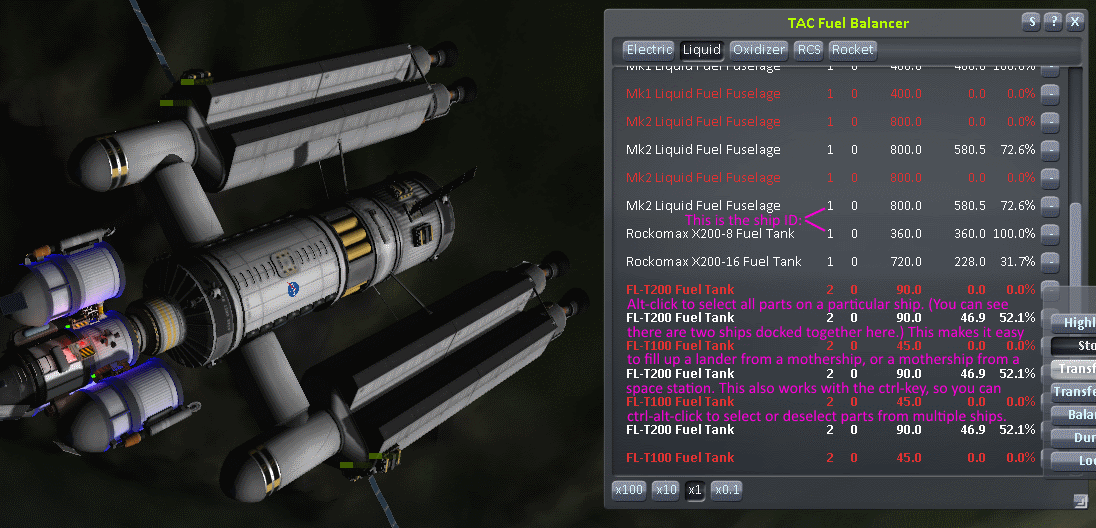Choose the Highlight option in popup menu
This screenshot has height=528, width=1096.
[1074, 322]
